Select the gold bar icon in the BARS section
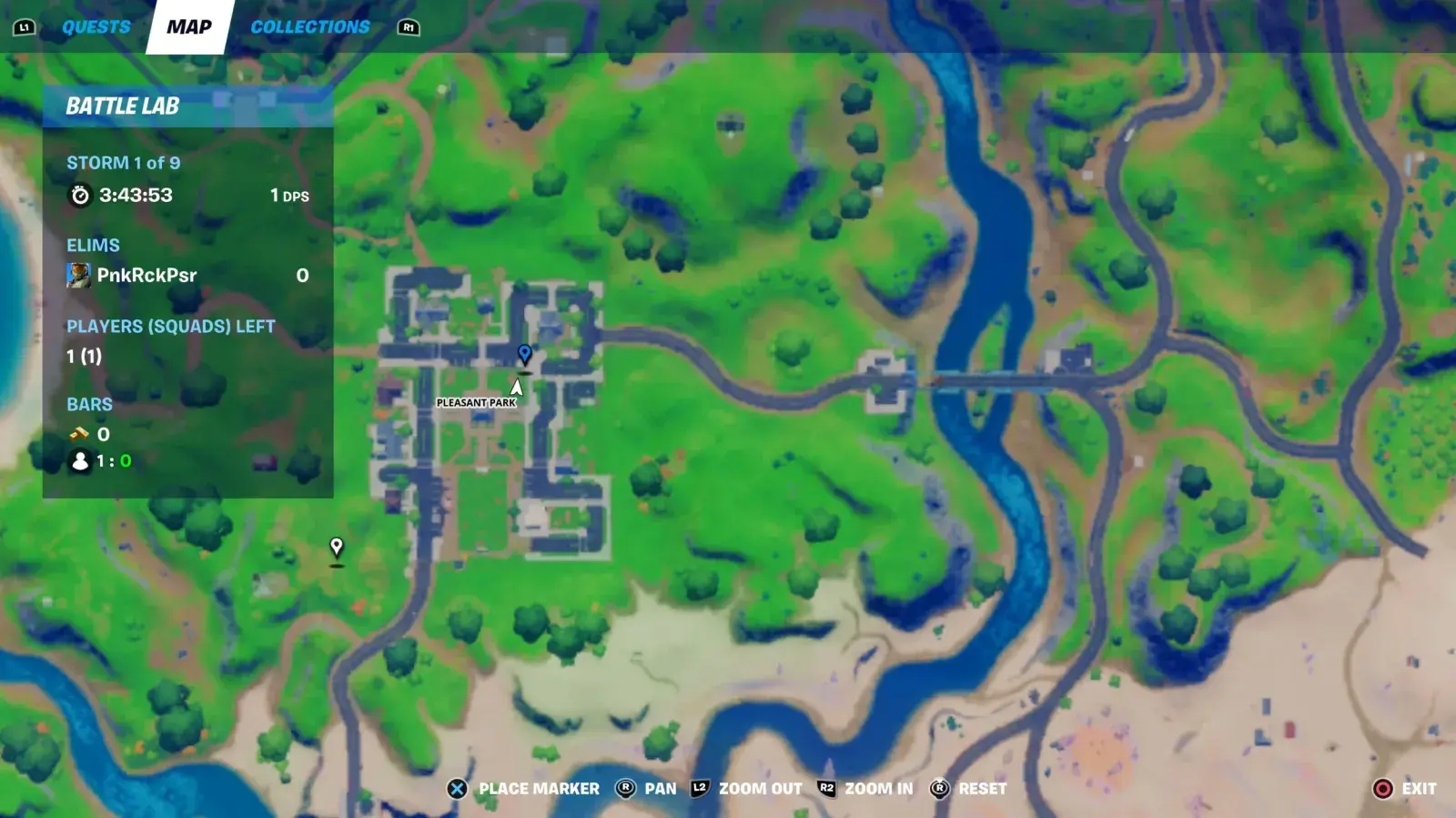The height and width of the screenshot is (818, 1456). coord(78,434)
